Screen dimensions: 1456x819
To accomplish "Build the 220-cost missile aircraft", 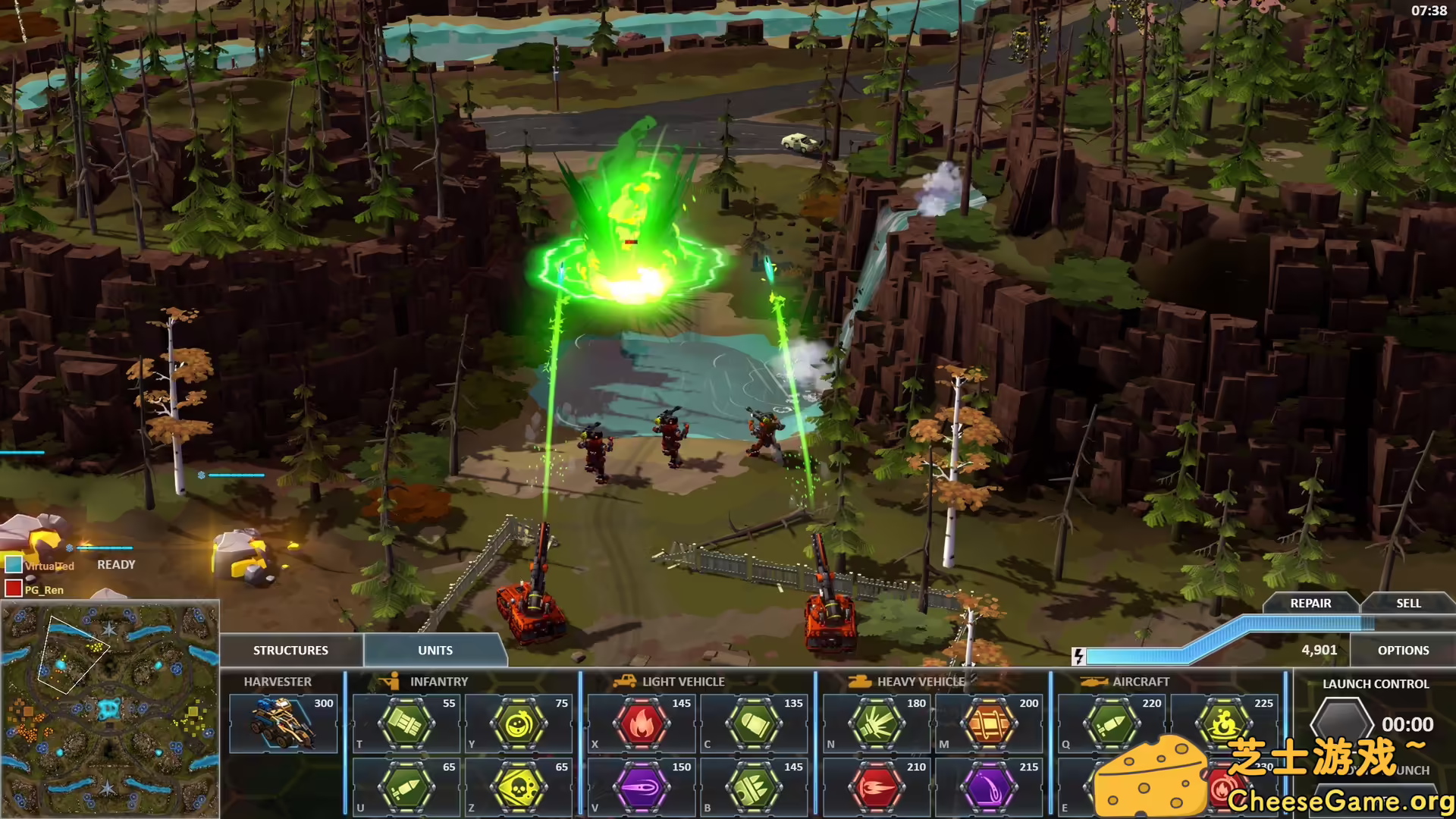I will point(1112,723).
